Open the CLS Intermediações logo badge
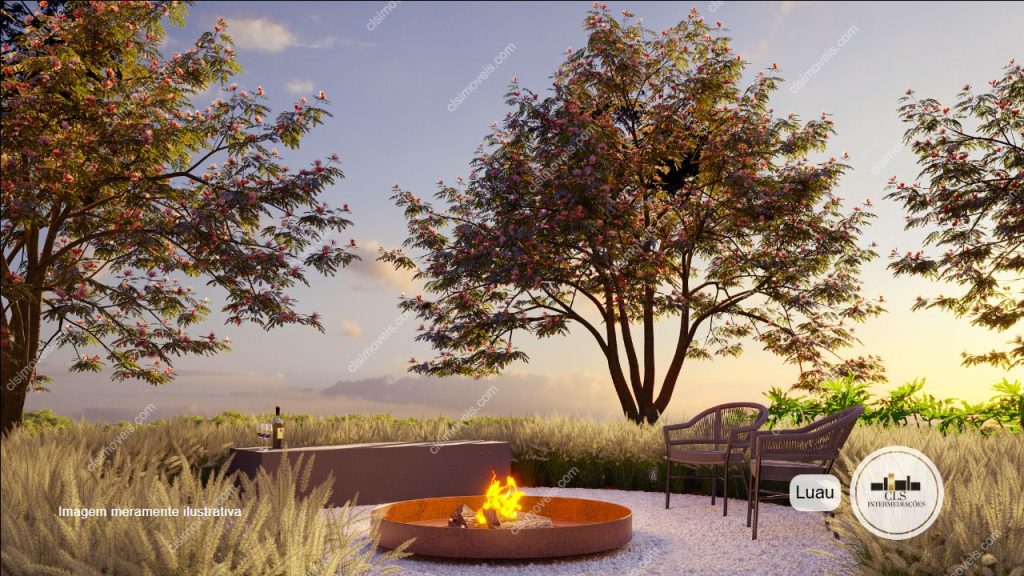 (896, 492)
